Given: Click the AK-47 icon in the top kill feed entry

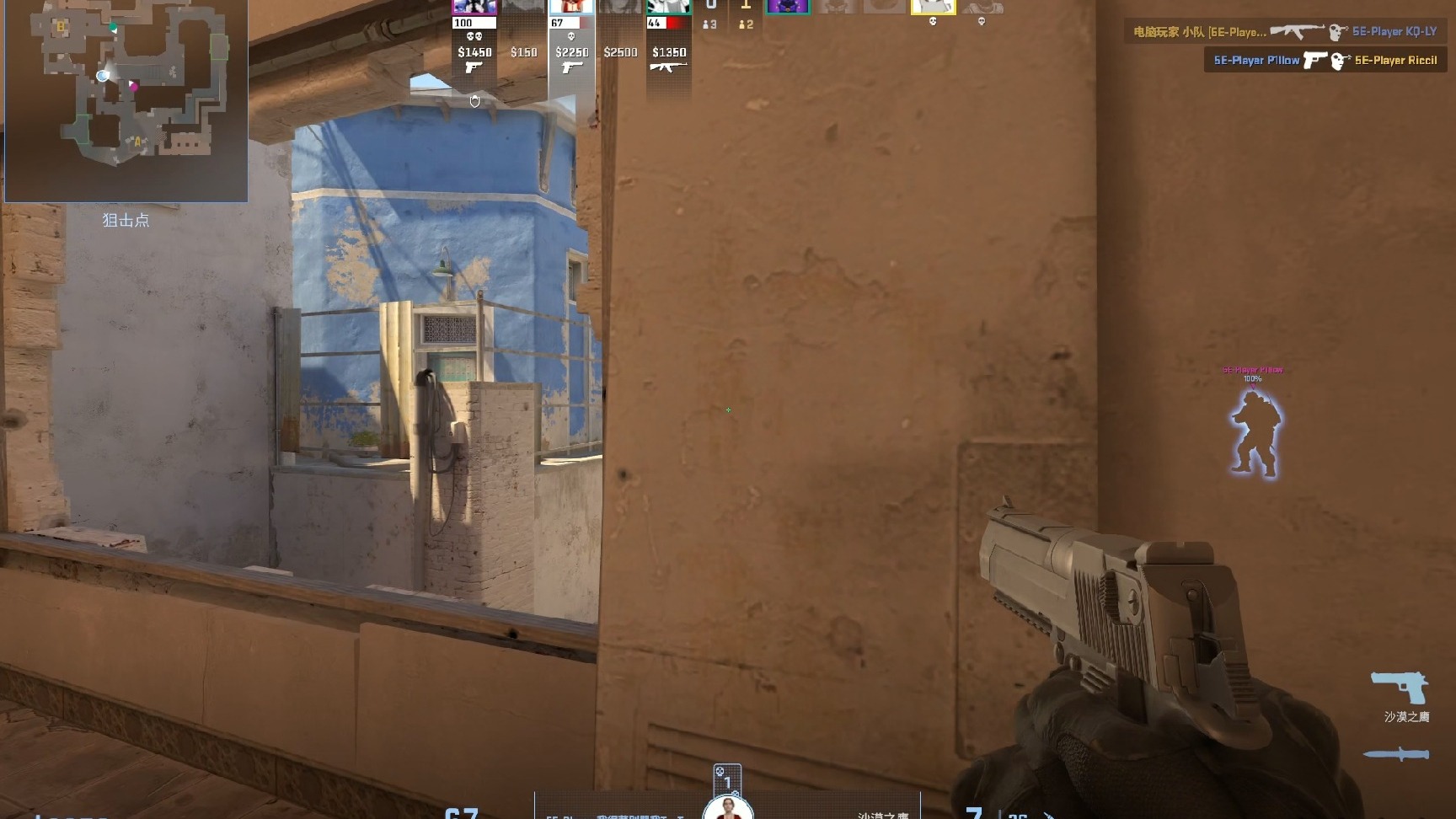Looking at the screenshot, I should click(1298, 31).
